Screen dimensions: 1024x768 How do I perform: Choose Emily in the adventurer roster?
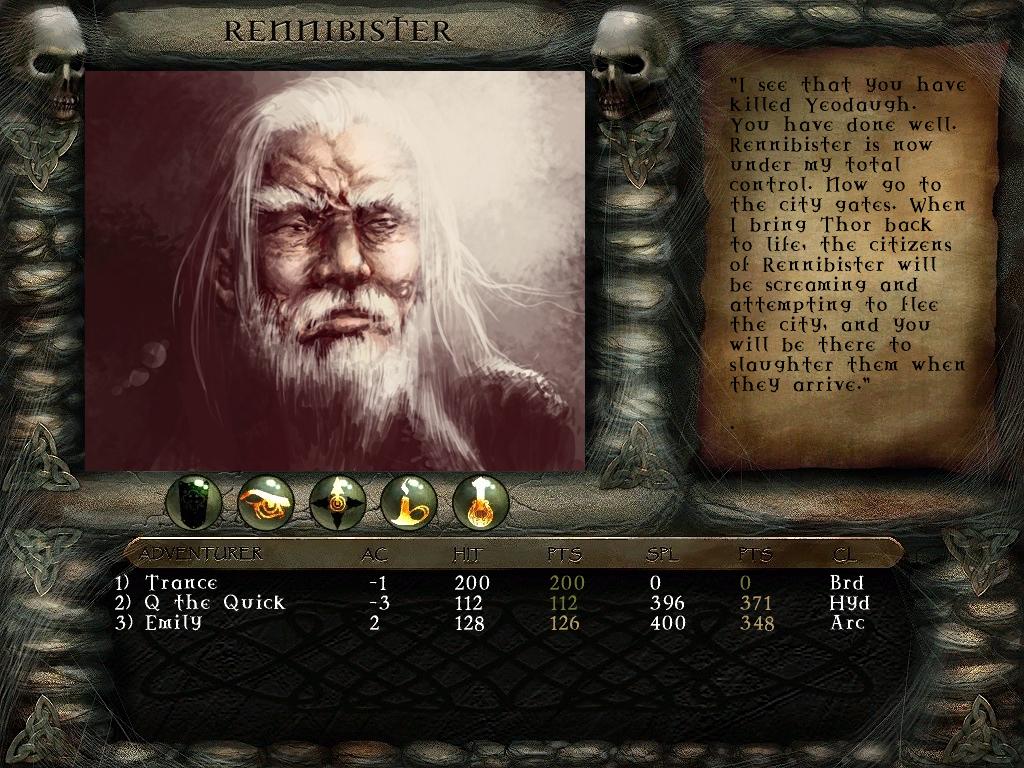[173, 622]
